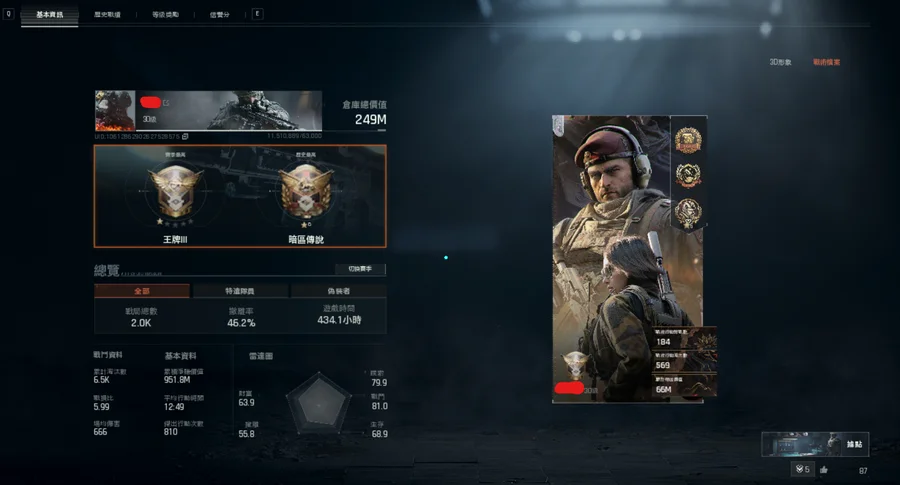This screenshot has height=485, width=900.
Task: Open the 等級獎勵 tab
Action: 166,15
